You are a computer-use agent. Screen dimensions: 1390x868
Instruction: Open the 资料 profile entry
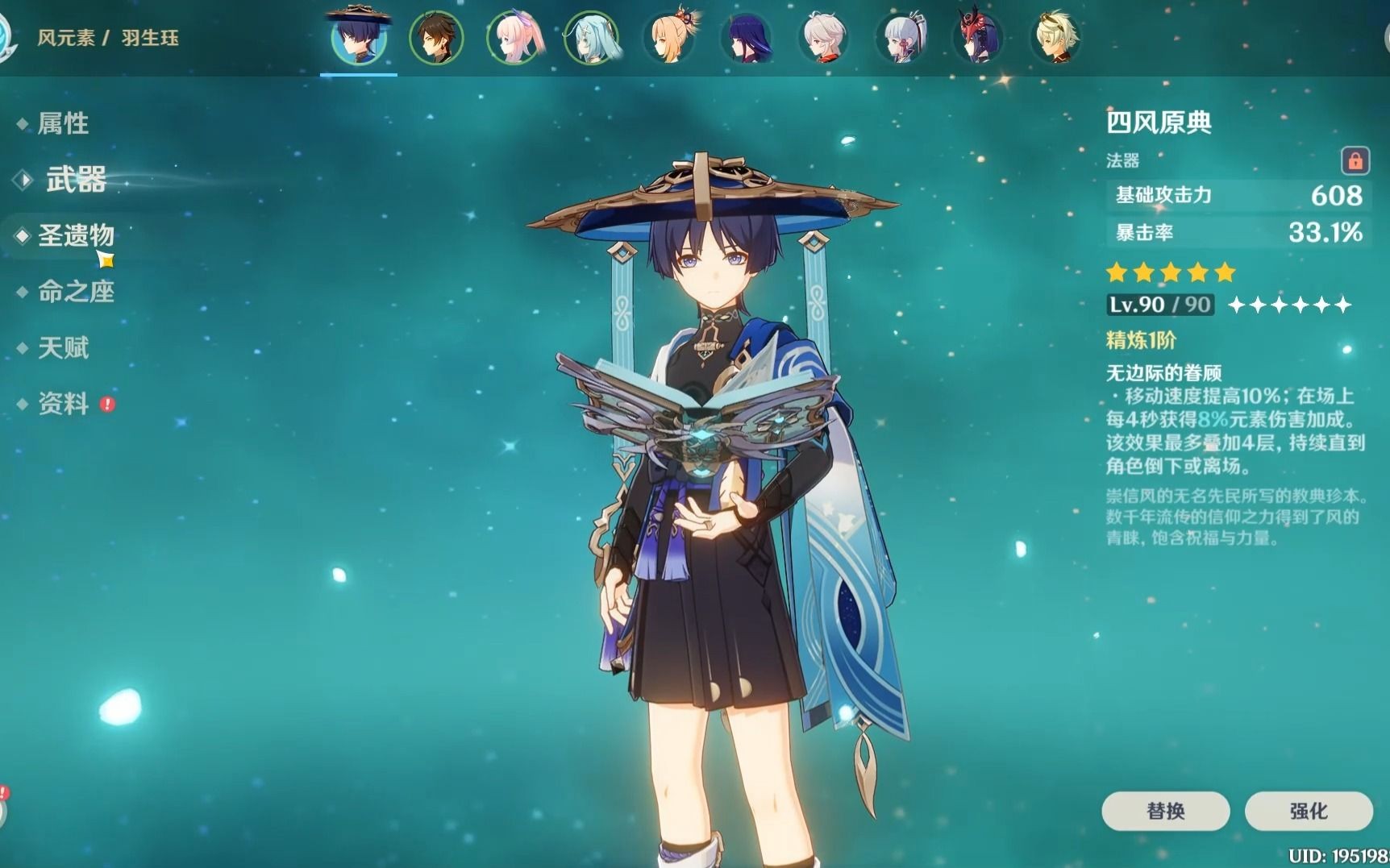(x=63, y=404)
